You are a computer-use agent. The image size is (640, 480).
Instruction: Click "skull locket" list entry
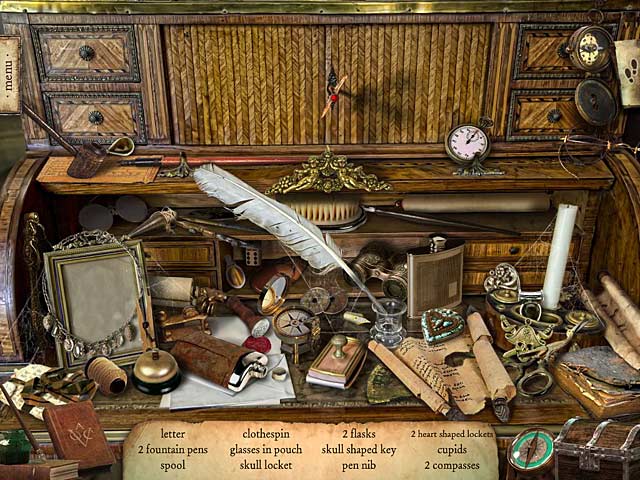click(266, 465)
